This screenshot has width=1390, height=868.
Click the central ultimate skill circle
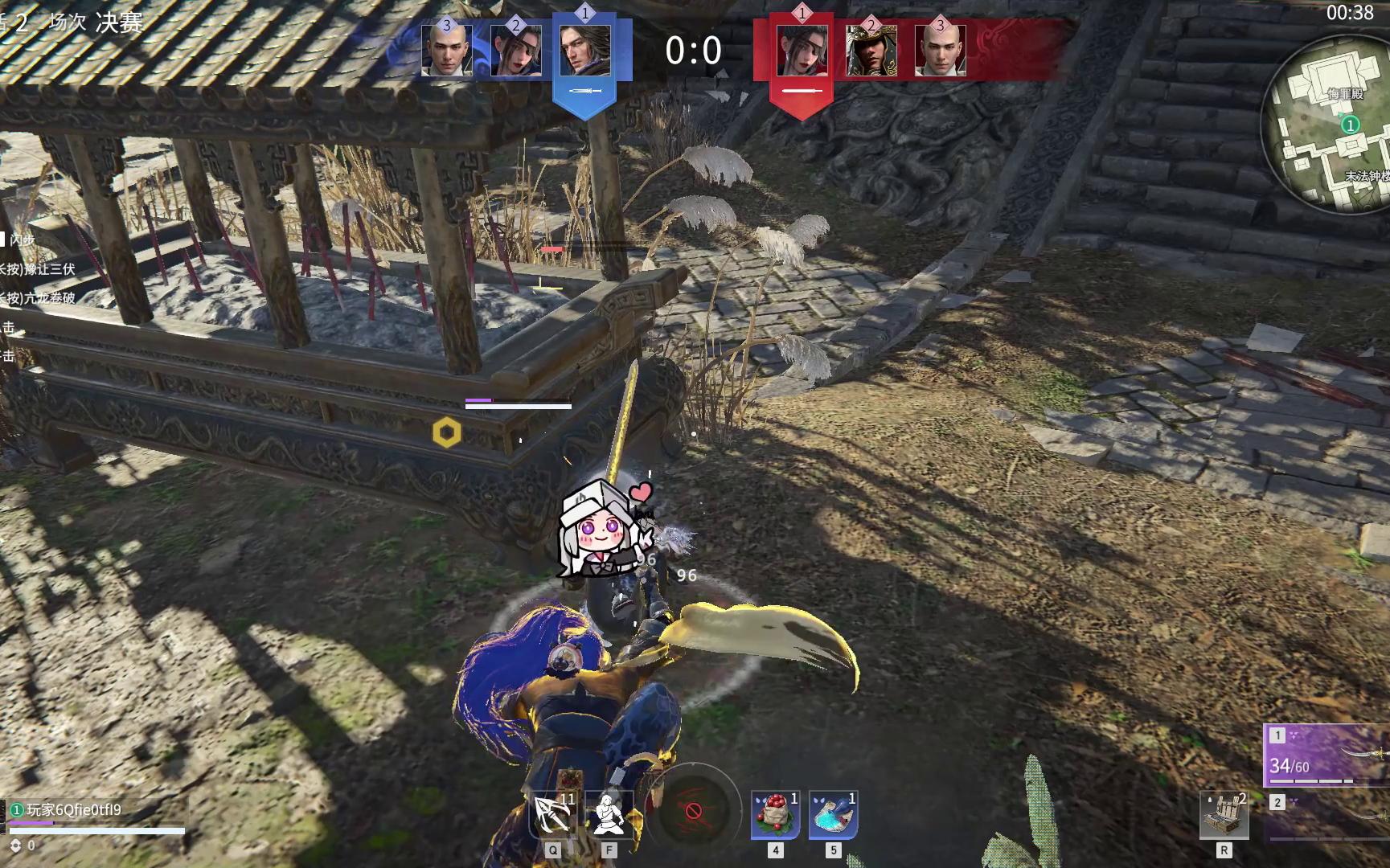pyautogui.click(x=693, y=810)
